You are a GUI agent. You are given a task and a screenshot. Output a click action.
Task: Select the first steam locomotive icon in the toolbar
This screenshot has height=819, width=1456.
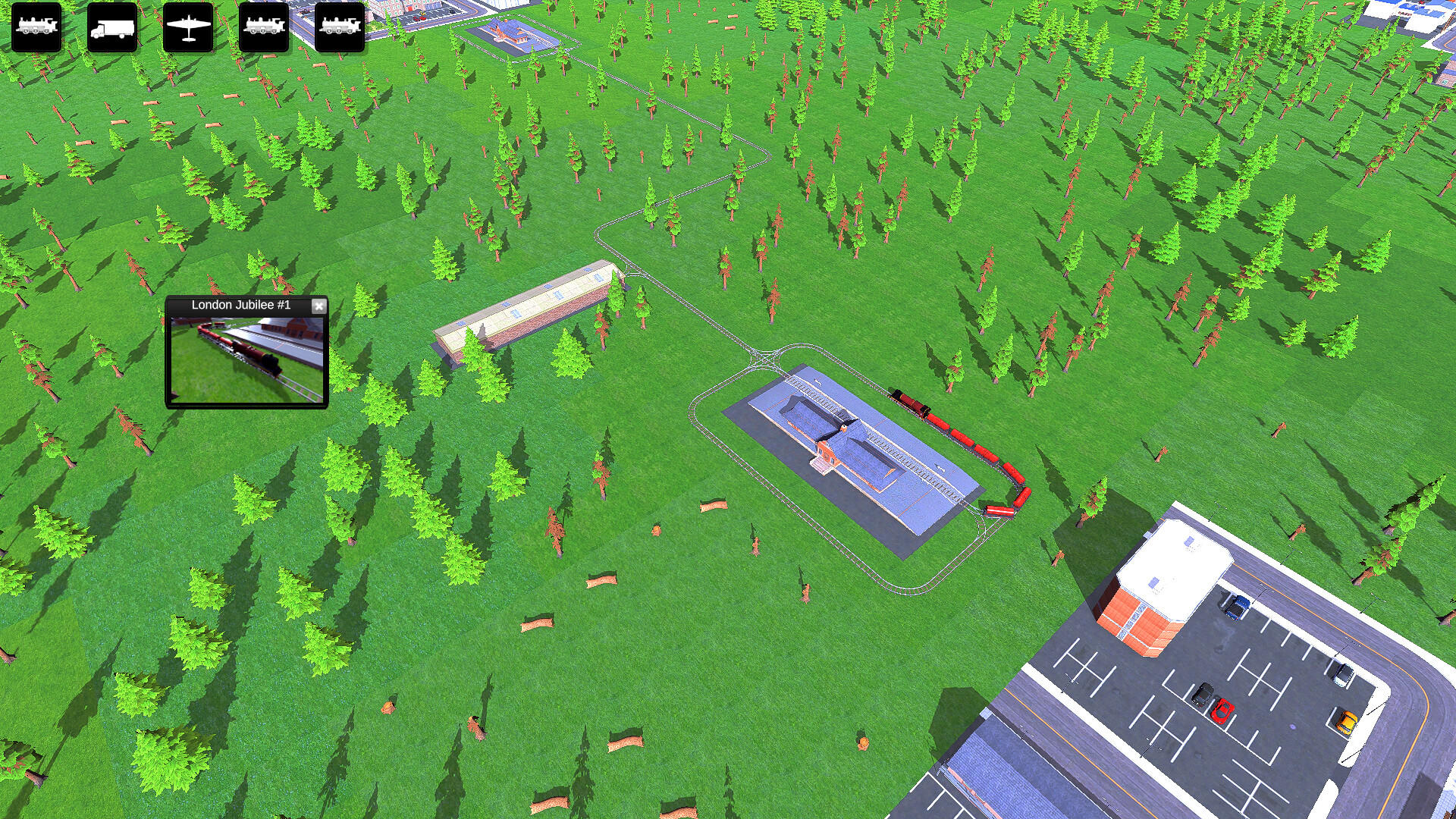click(36, 28)
